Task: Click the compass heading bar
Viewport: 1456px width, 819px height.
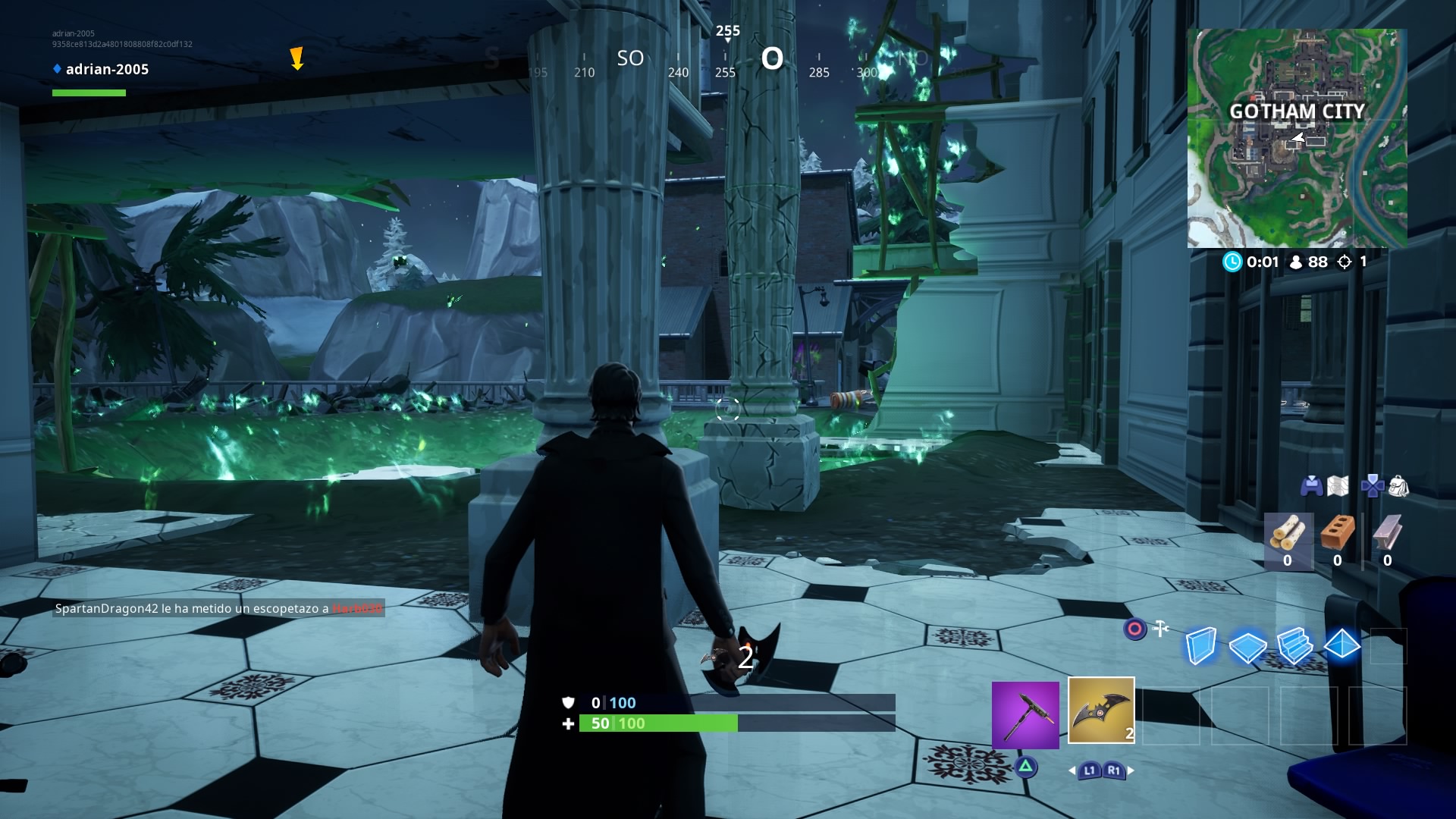Action: (726, 61)
